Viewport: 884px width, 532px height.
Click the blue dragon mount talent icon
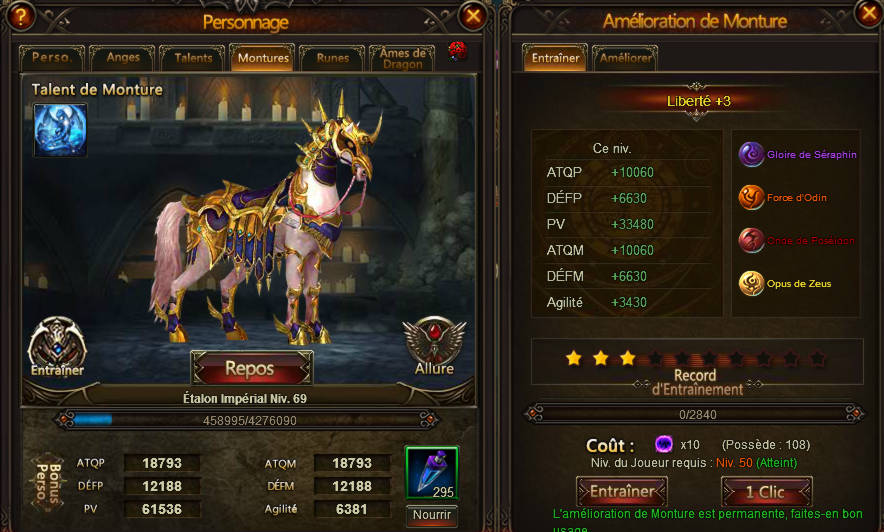point(60,130)
